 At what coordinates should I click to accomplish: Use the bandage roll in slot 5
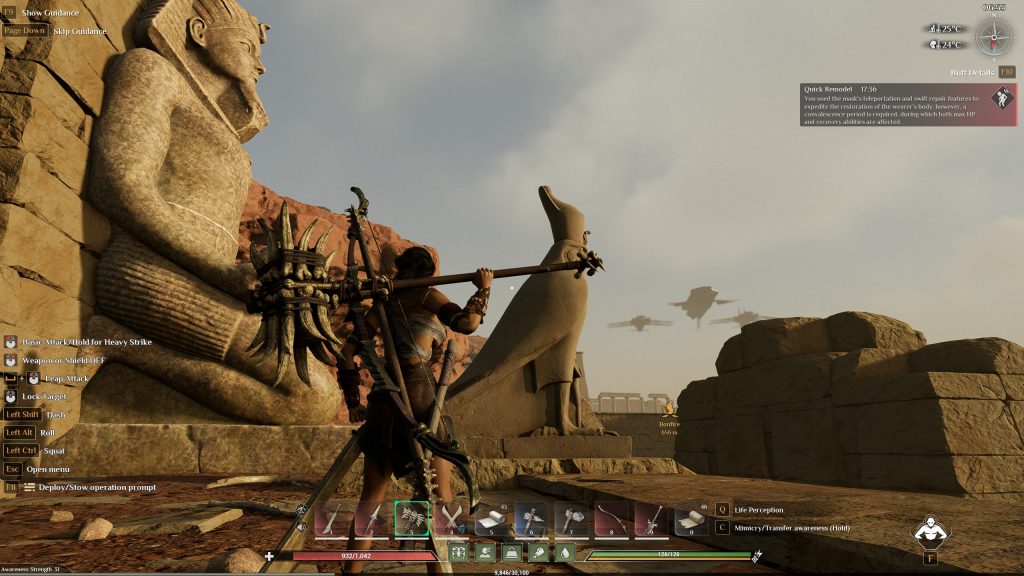coord(491,519)
